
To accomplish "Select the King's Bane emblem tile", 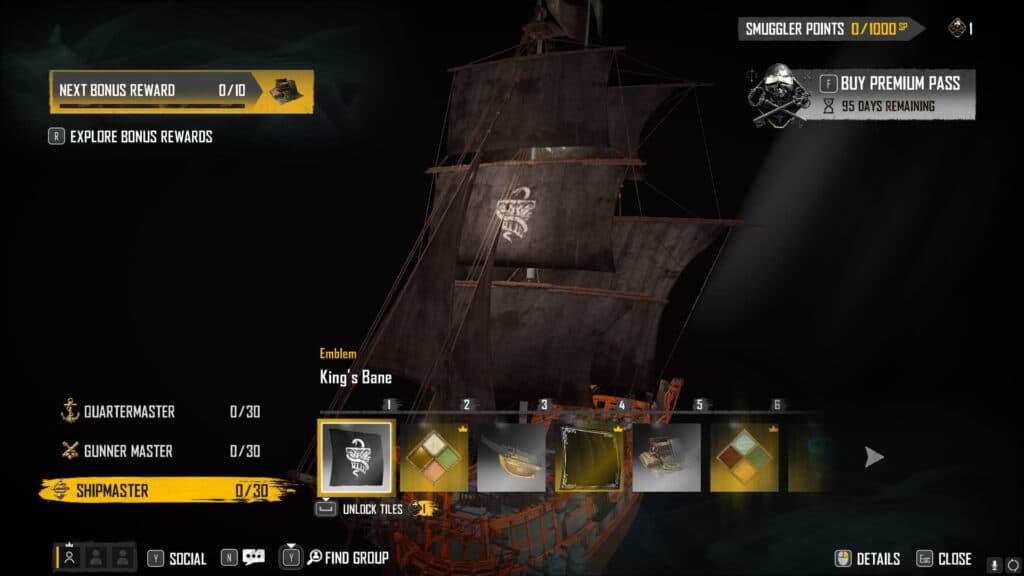I will [x=356, y=457].
